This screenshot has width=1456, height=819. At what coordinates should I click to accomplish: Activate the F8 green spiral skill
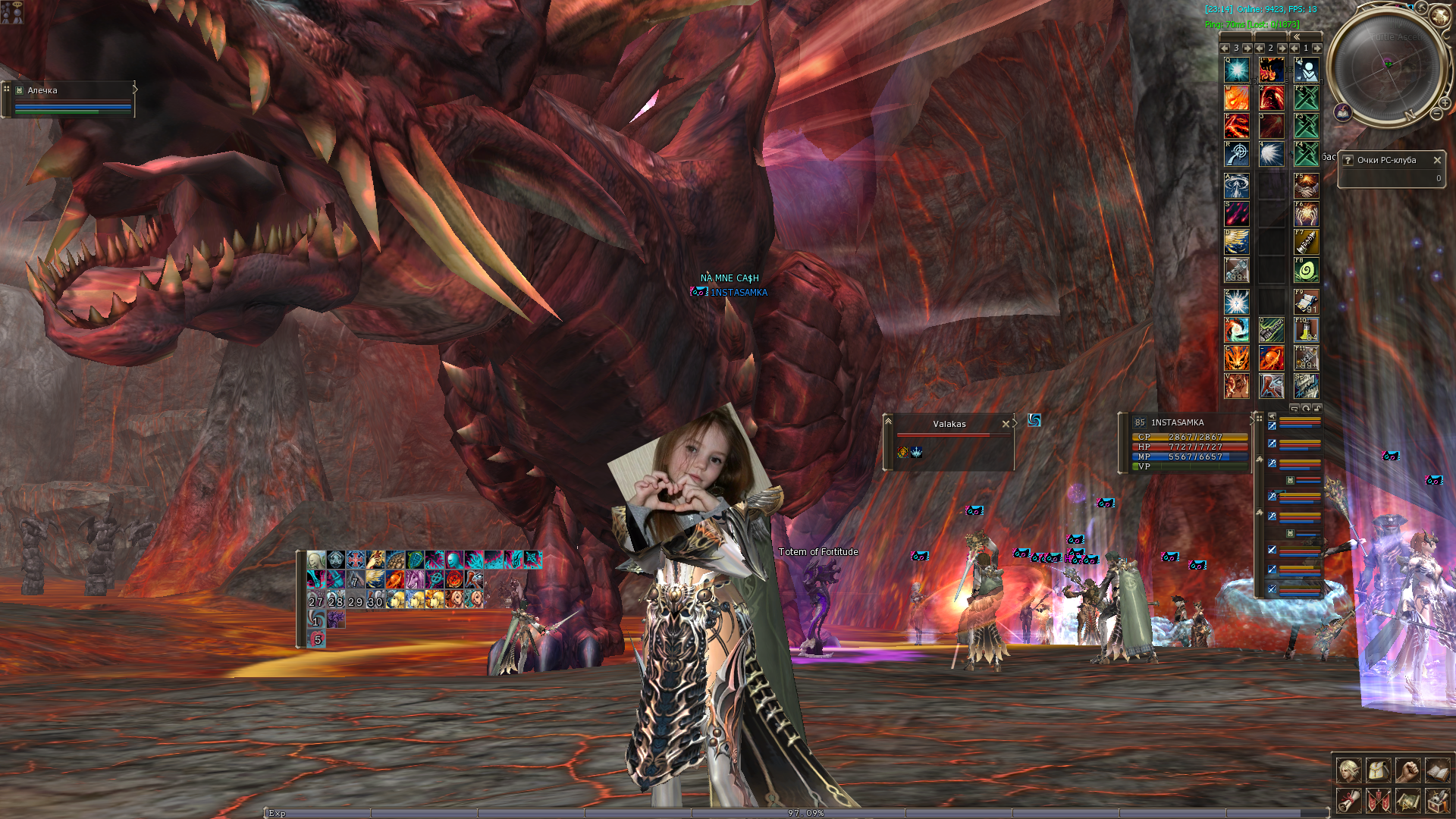(1306, 271)
